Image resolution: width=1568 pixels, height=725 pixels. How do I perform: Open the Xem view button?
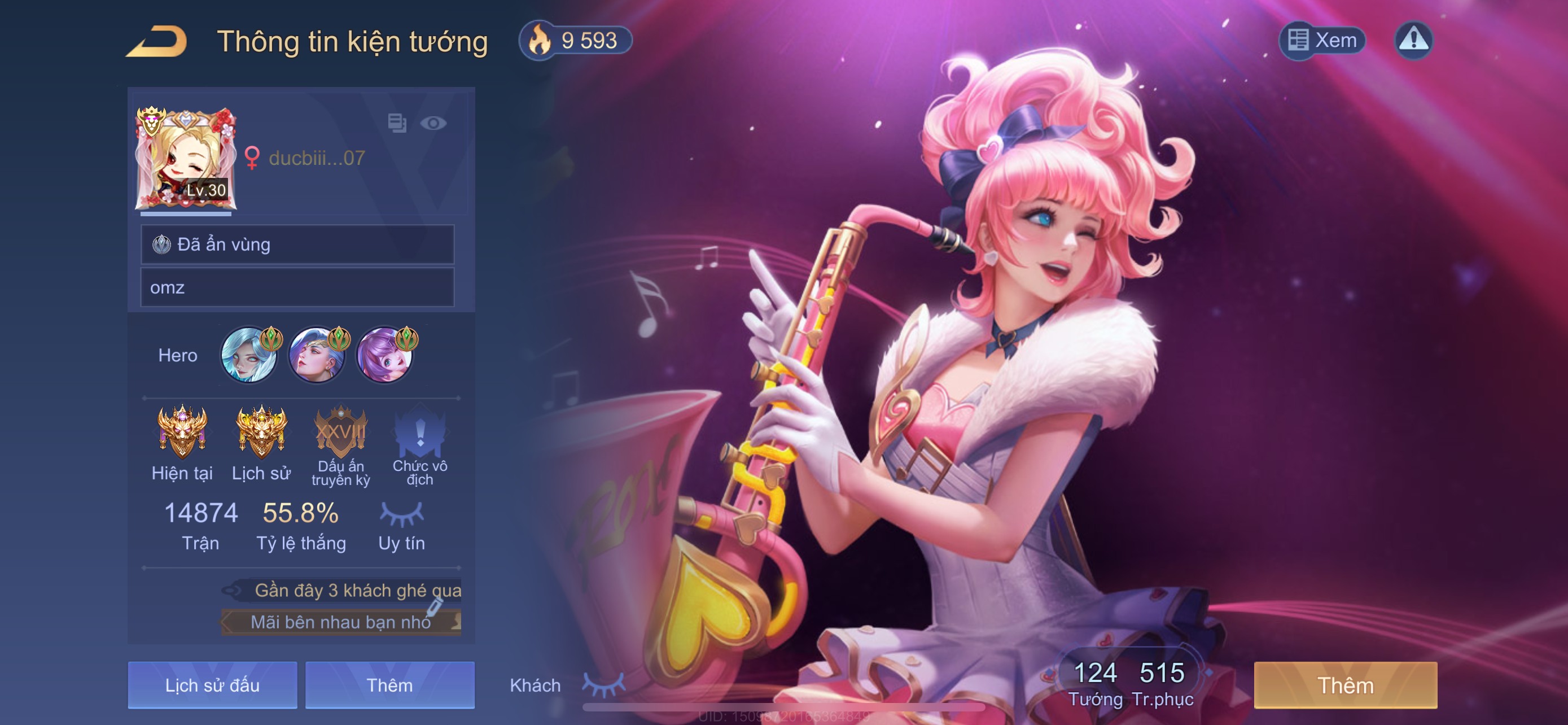point(1322,41)
